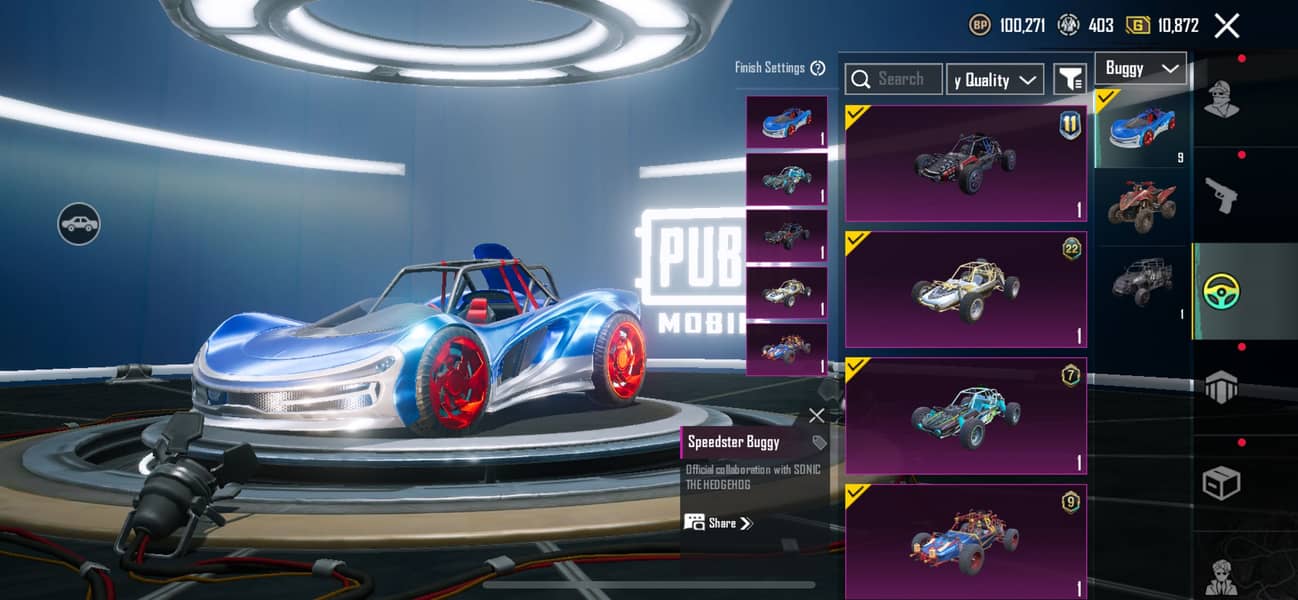Open the steering wheel vehicles tab
The height and width of the screenshot is (600, 1298).
tap(1221, 291)
